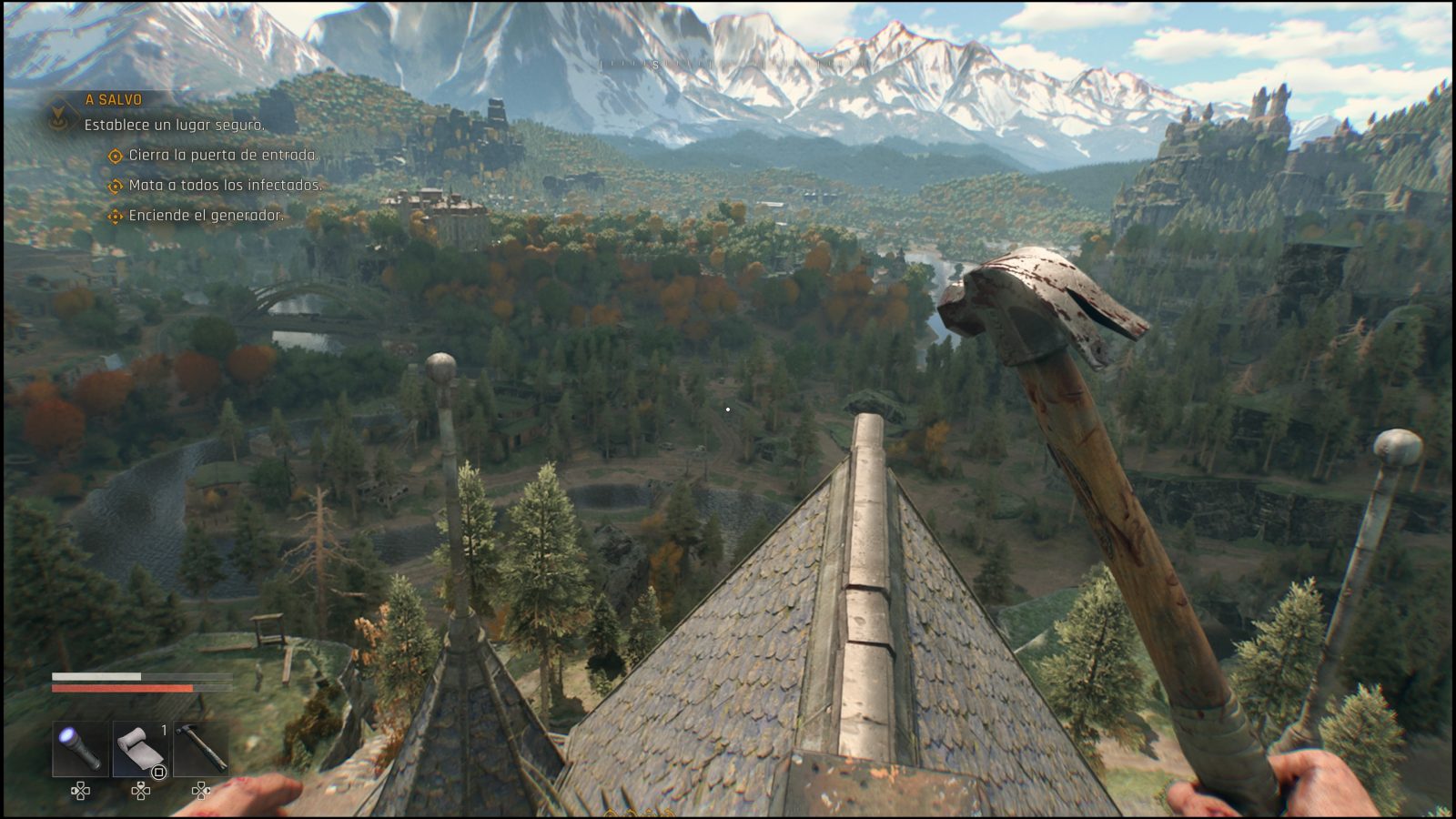This screenshot has height=819, width=1456.
Task: Select objective 'Mata a todos los infectados'
Action: [225, 186]
